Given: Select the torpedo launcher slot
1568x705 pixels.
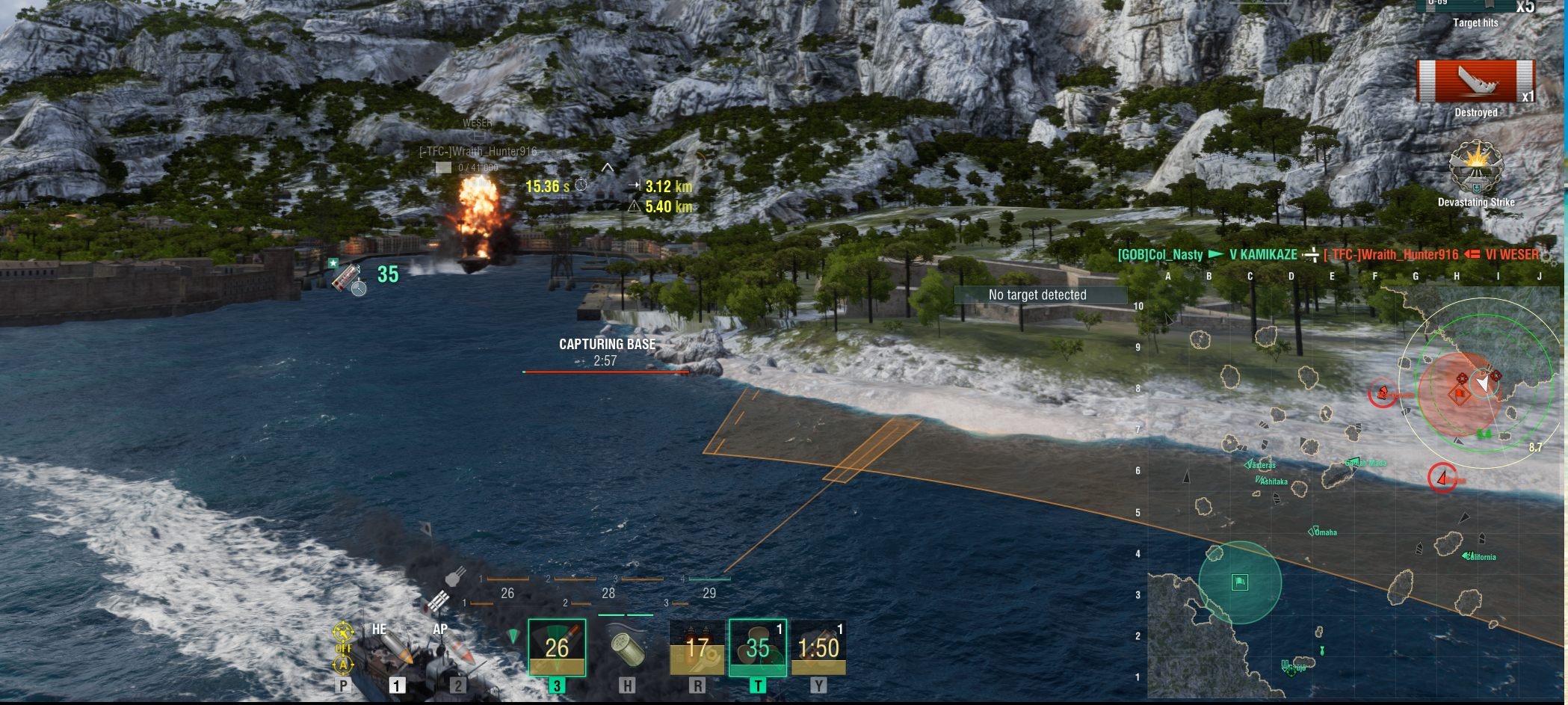Looking at the screenshot, I should tap(557, 647).
